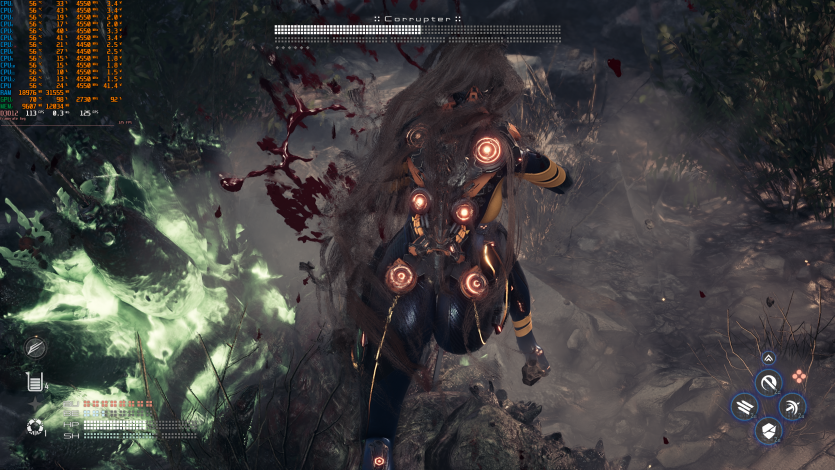The image size is (835, 470).
Task: Use the round grenade item slot
Action: point(36,428)
